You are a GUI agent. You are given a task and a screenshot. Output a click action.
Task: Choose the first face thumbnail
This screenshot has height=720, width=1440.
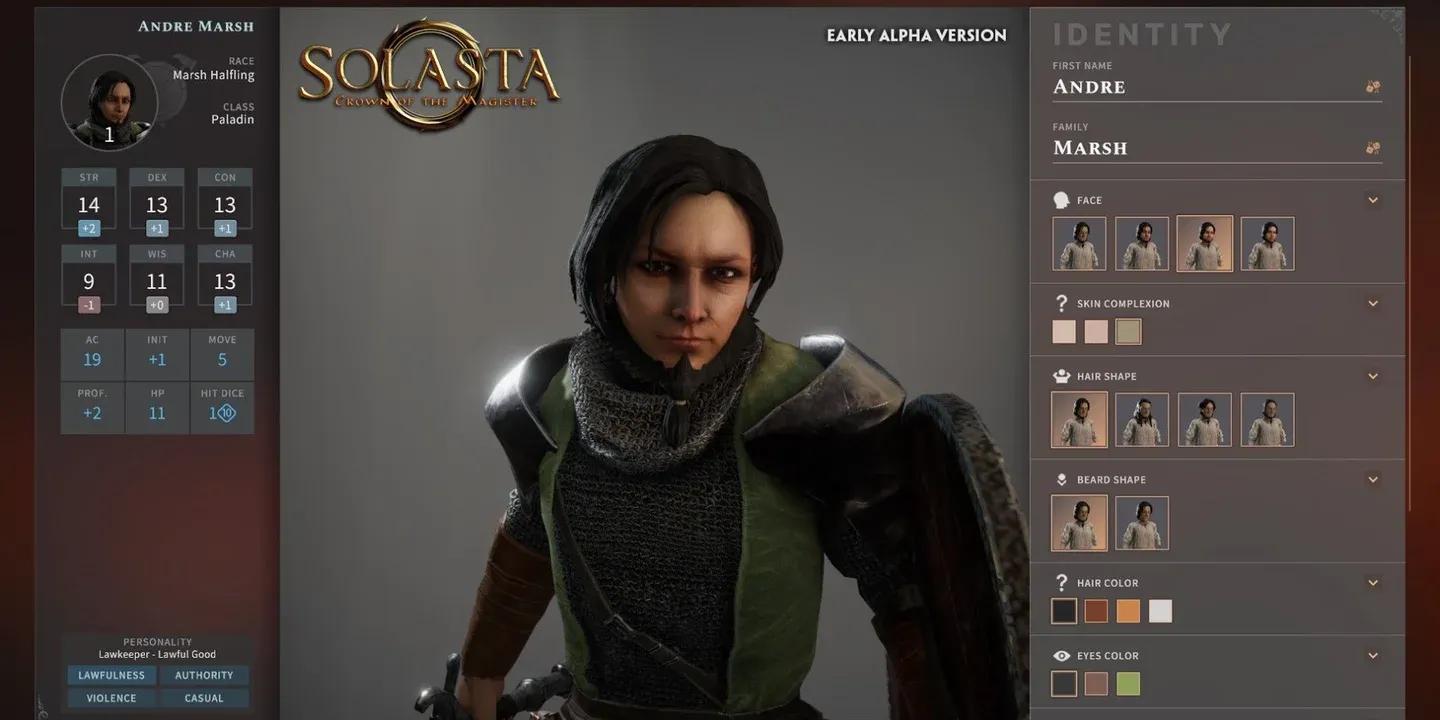[1079, 244]
